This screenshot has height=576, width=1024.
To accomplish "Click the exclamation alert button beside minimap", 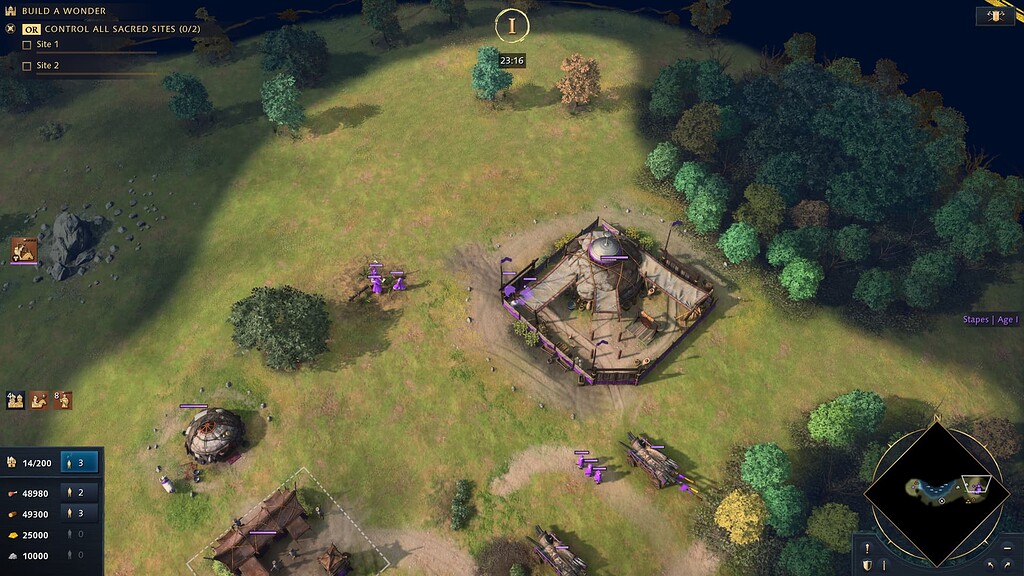I will pos(867,548).
